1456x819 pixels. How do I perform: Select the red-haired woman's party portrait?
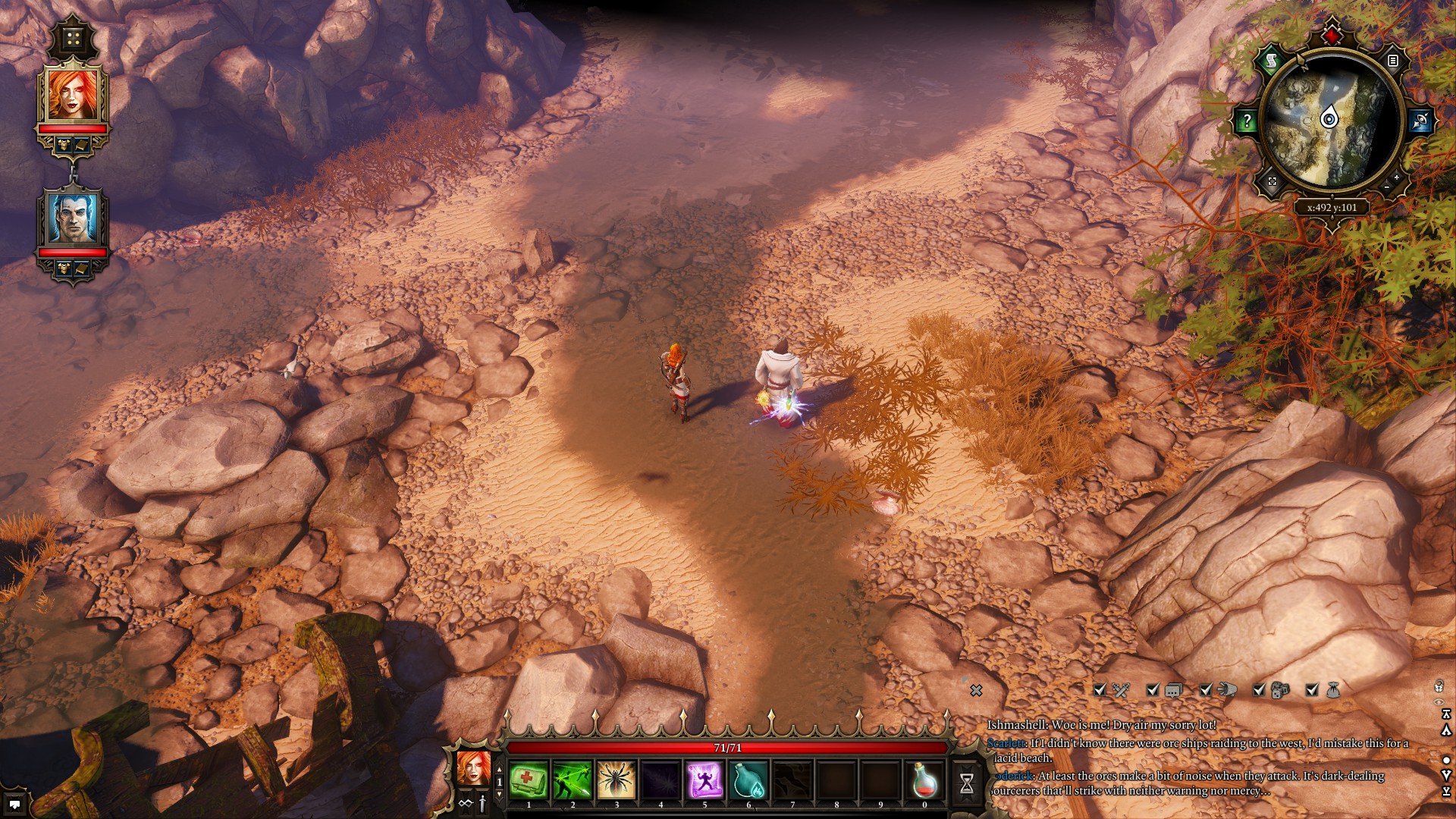point(74,95)
